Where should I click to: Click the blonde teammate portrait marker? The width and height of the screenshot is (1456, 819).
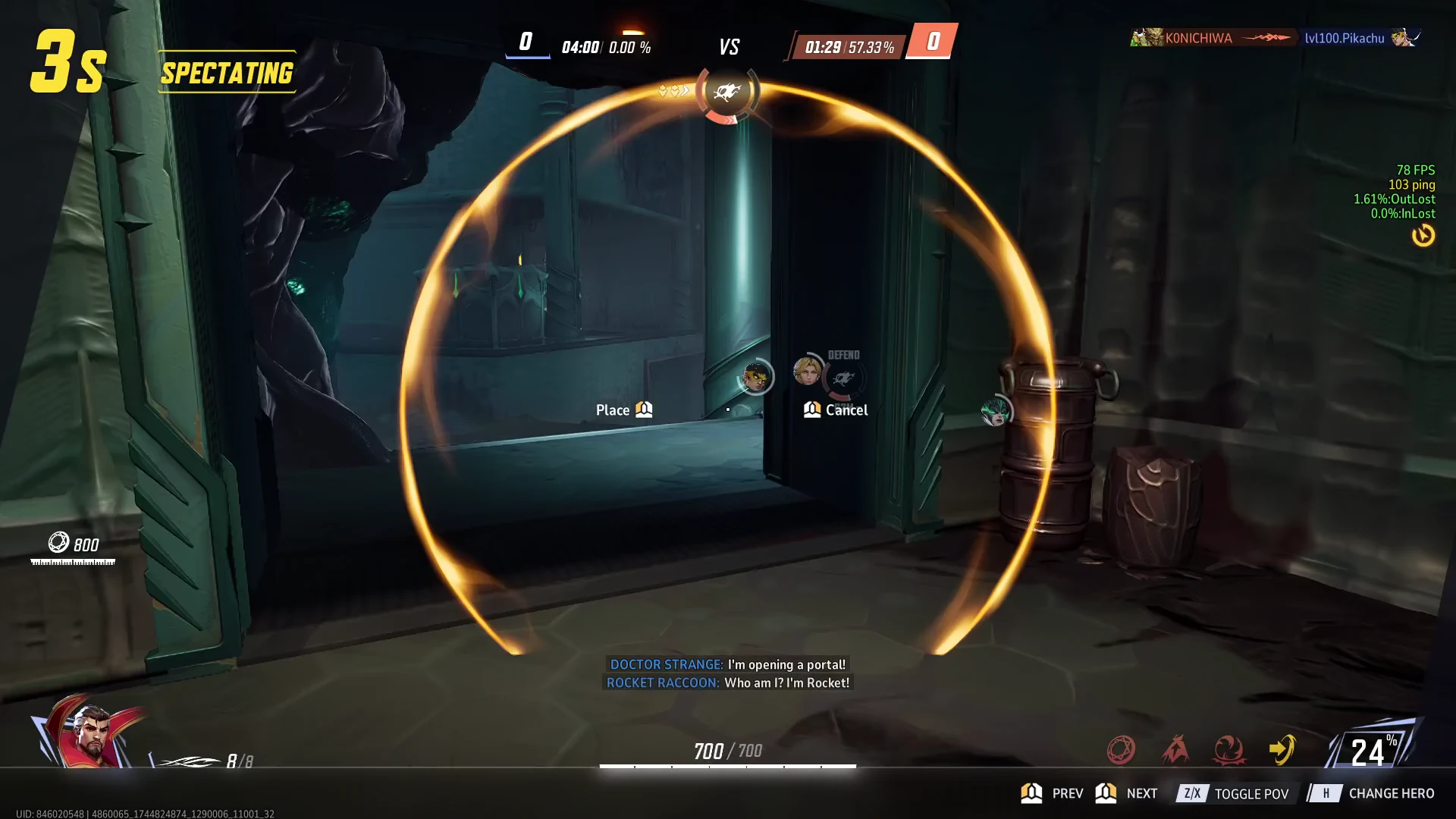point(806,371)
